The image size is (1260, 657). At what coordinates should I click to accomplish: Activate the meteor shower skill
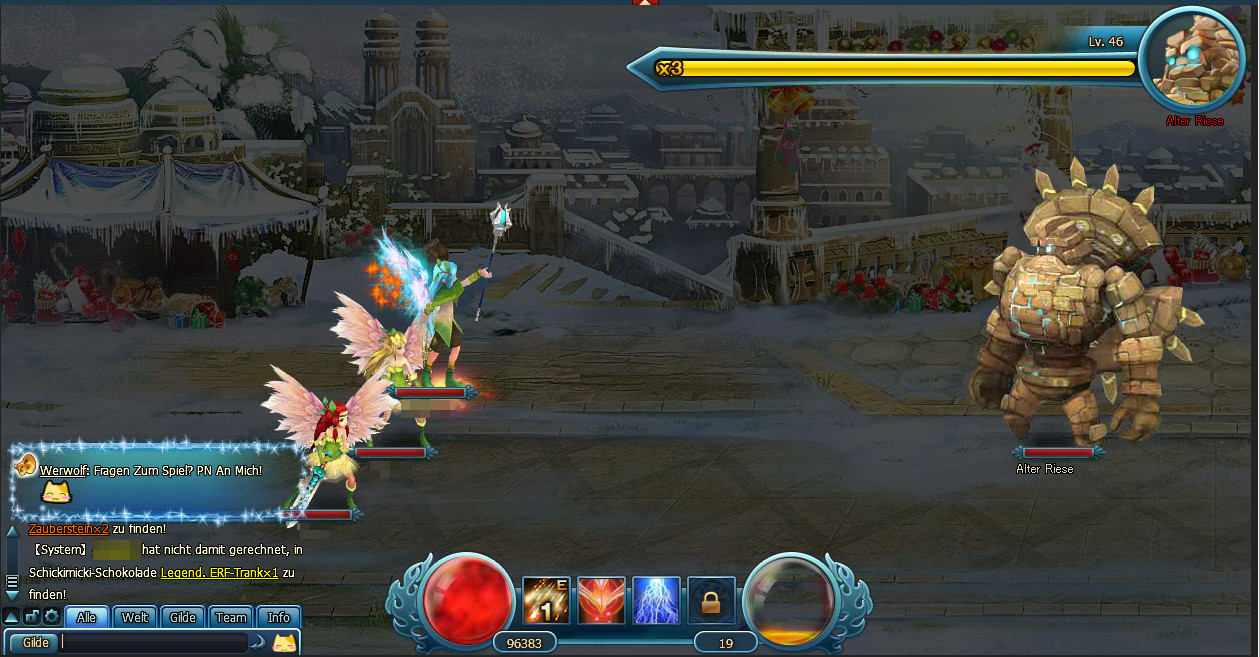546,601
